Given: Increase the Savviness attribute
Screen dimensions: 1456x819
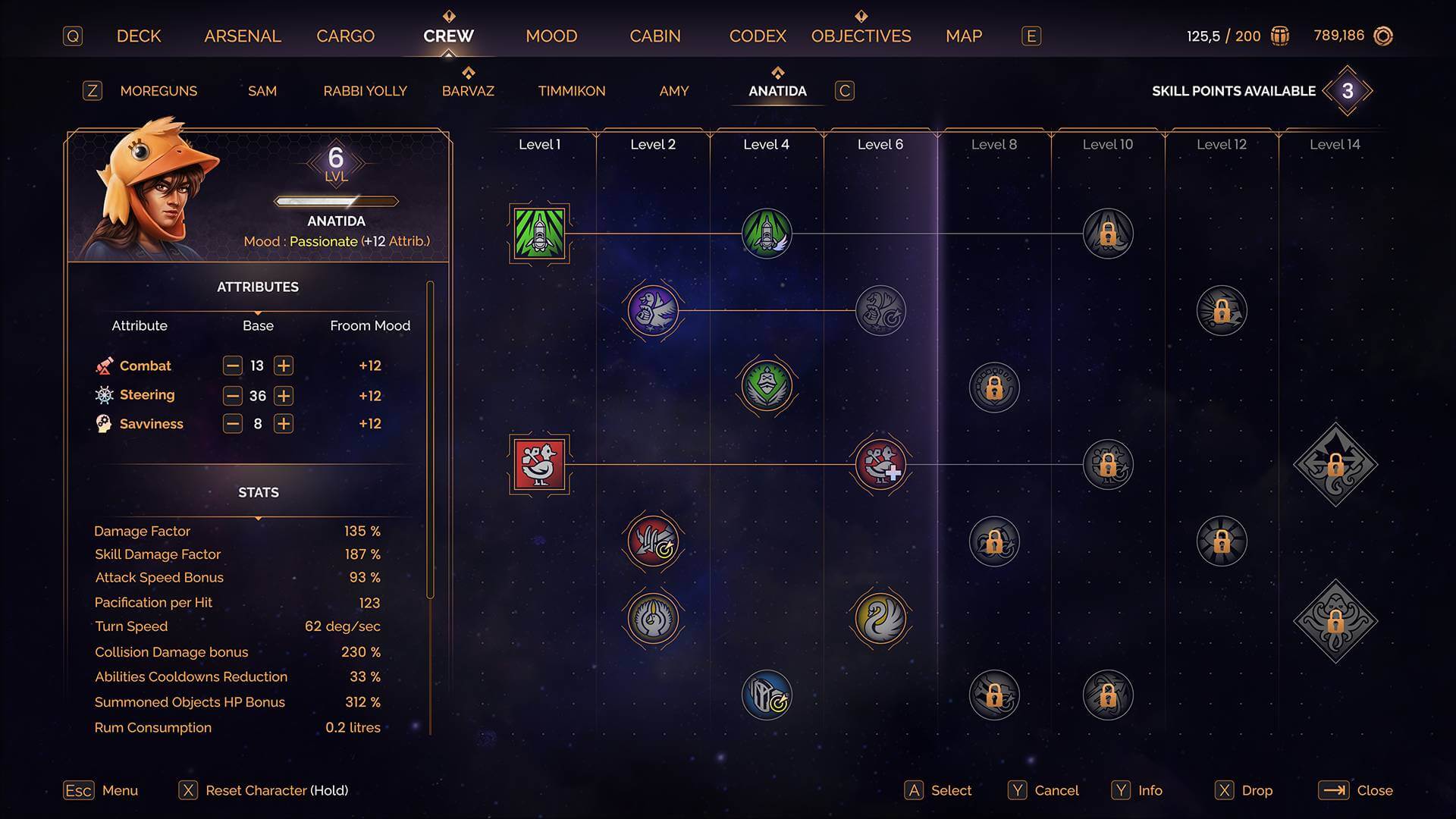Looking at the screenshot, I should [284, 424].
